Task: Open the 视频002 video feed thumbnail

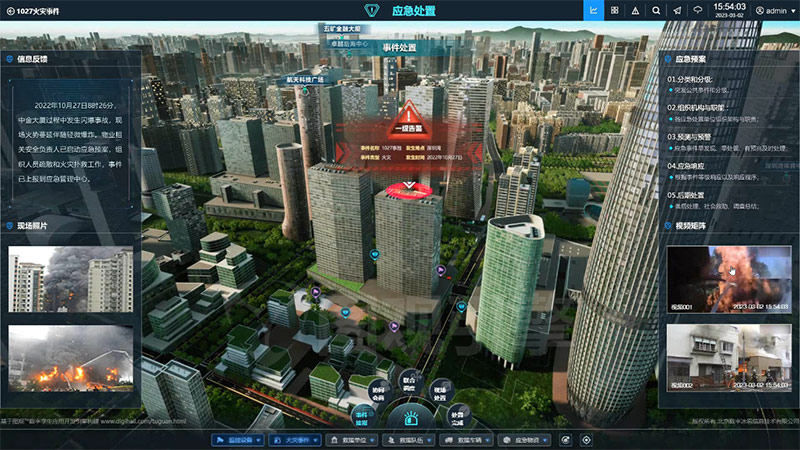Action: click(x=727, y=357)
